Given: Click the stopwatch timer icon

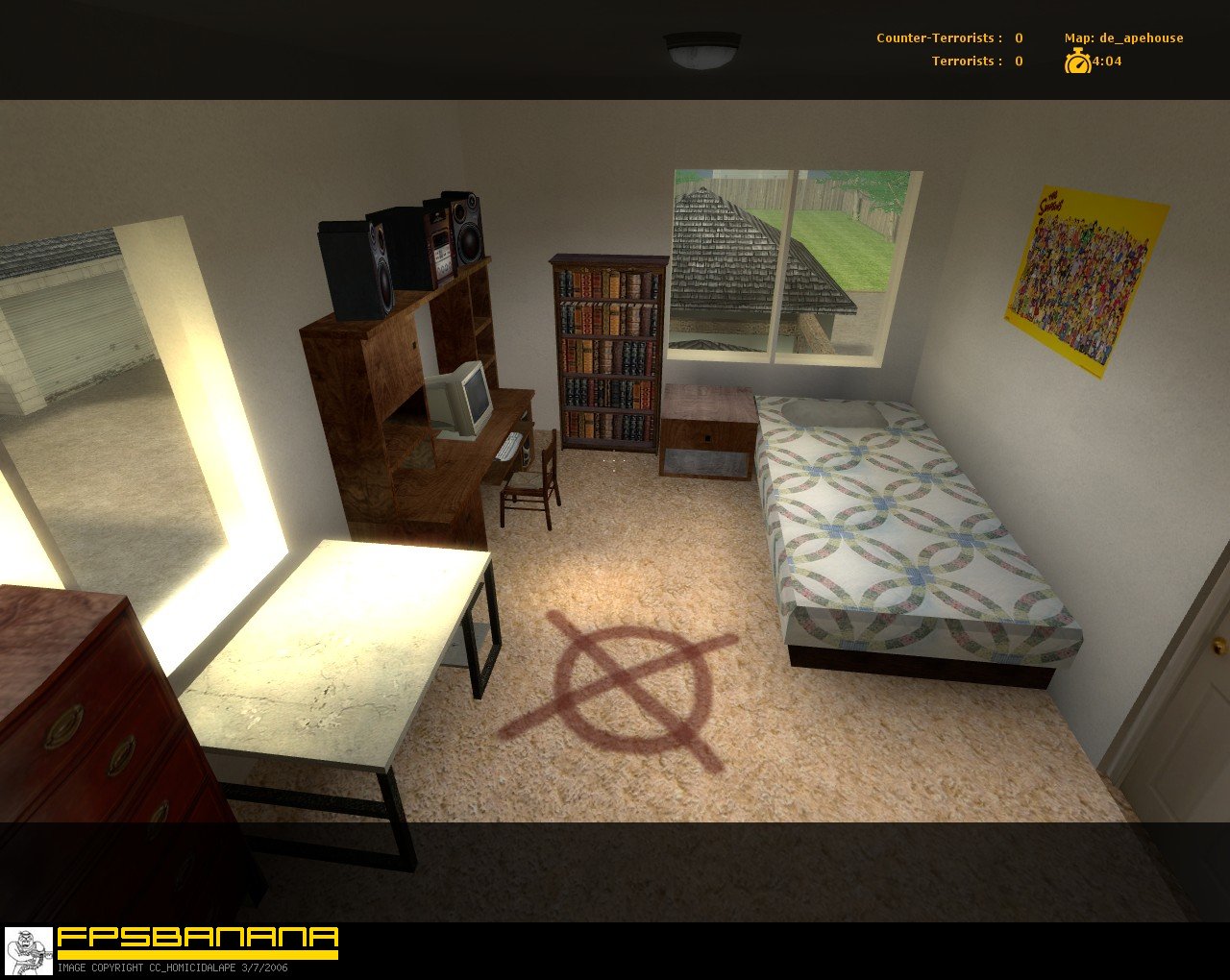Looking at the screenshot, I should pyautogui.click(x=1076, y=61).
